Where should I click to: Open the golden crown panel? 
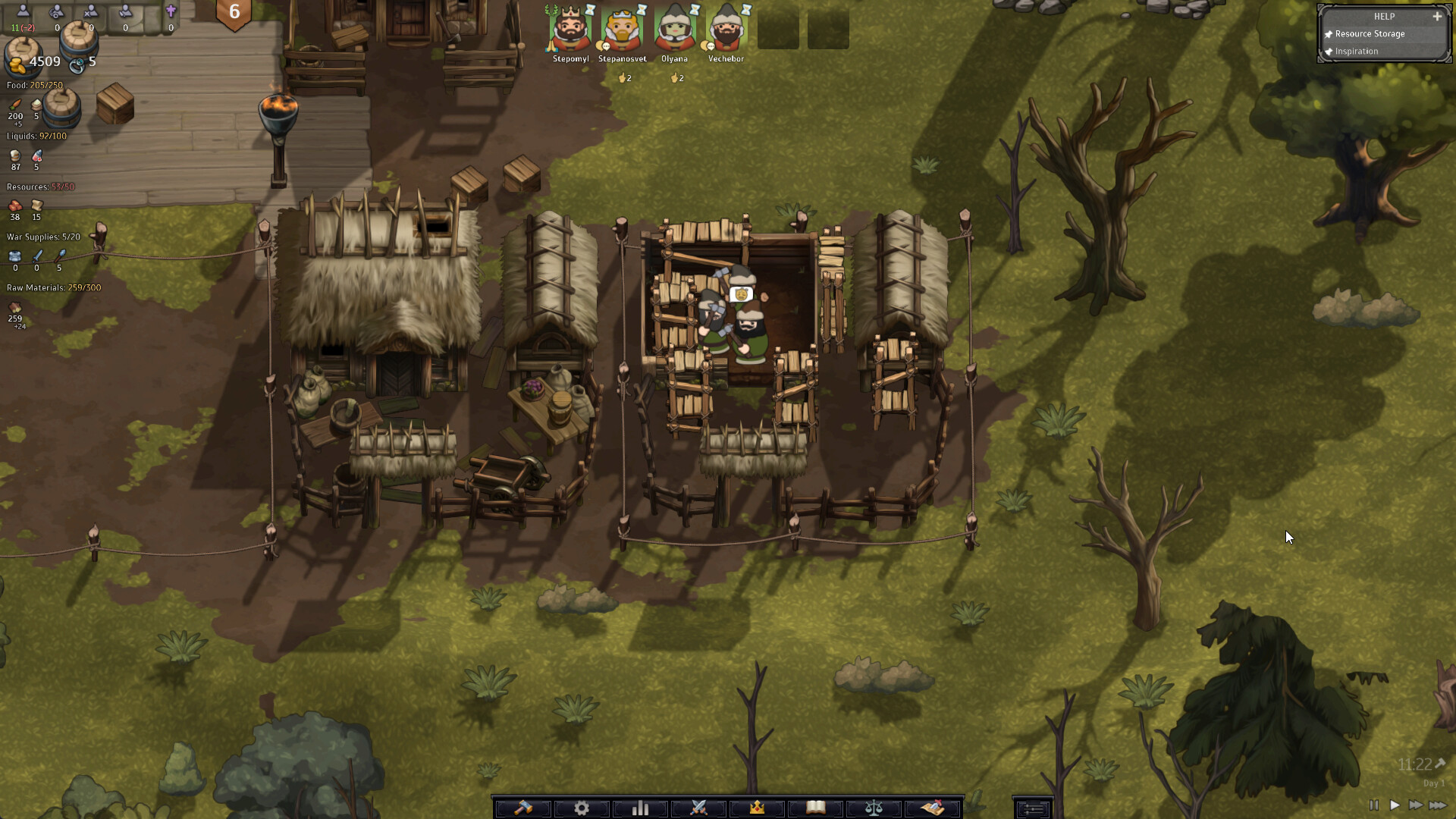click(757, 808)
